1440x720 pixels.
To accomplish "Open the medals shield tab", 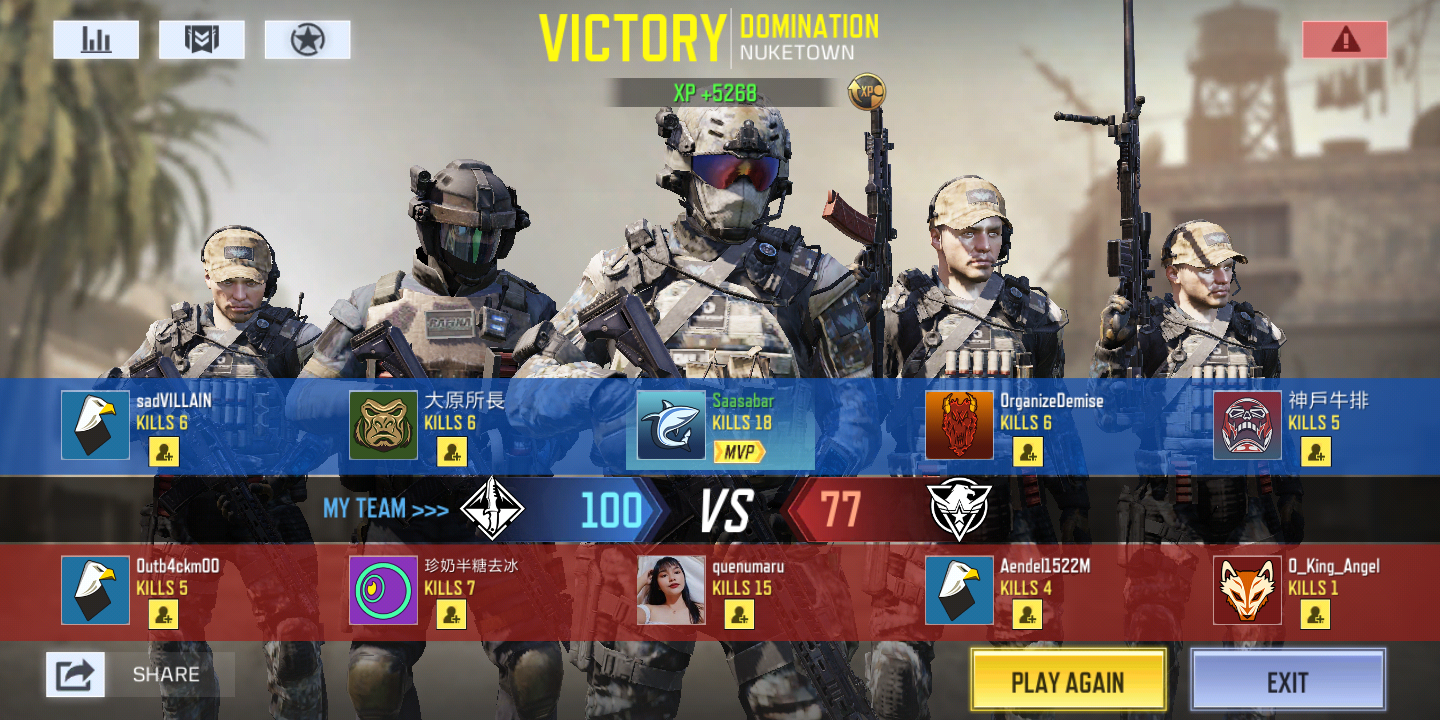I will (201, 40).
